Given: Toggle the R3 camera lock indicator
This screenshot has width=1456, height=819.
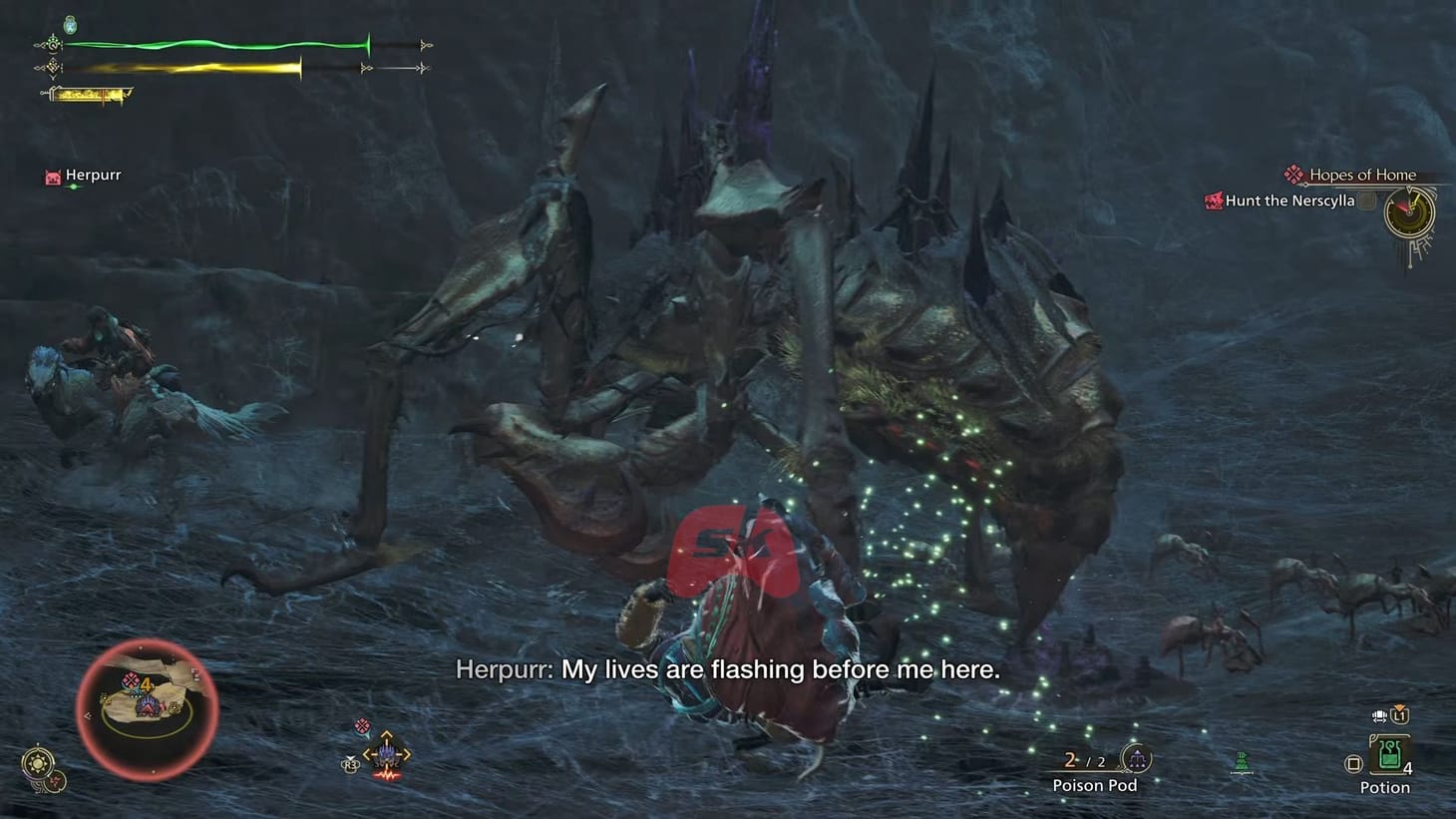Looking at the screenshot, I should pyautogui.click(x=351, y=762).
